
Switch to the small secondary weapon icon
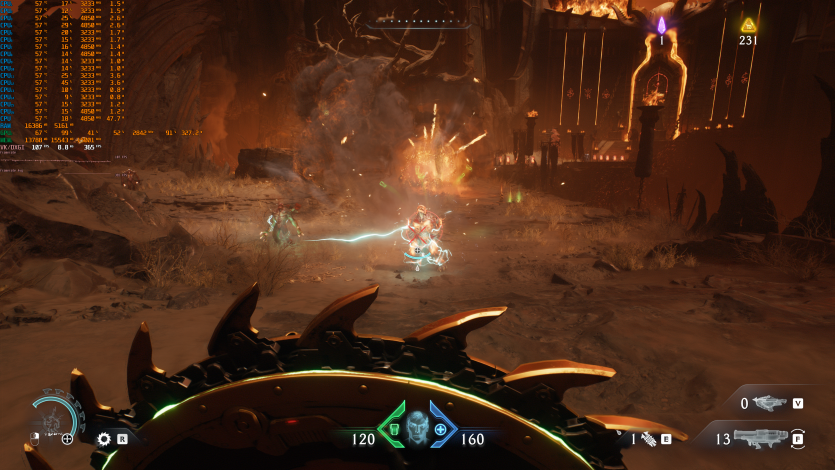point(770,403)
